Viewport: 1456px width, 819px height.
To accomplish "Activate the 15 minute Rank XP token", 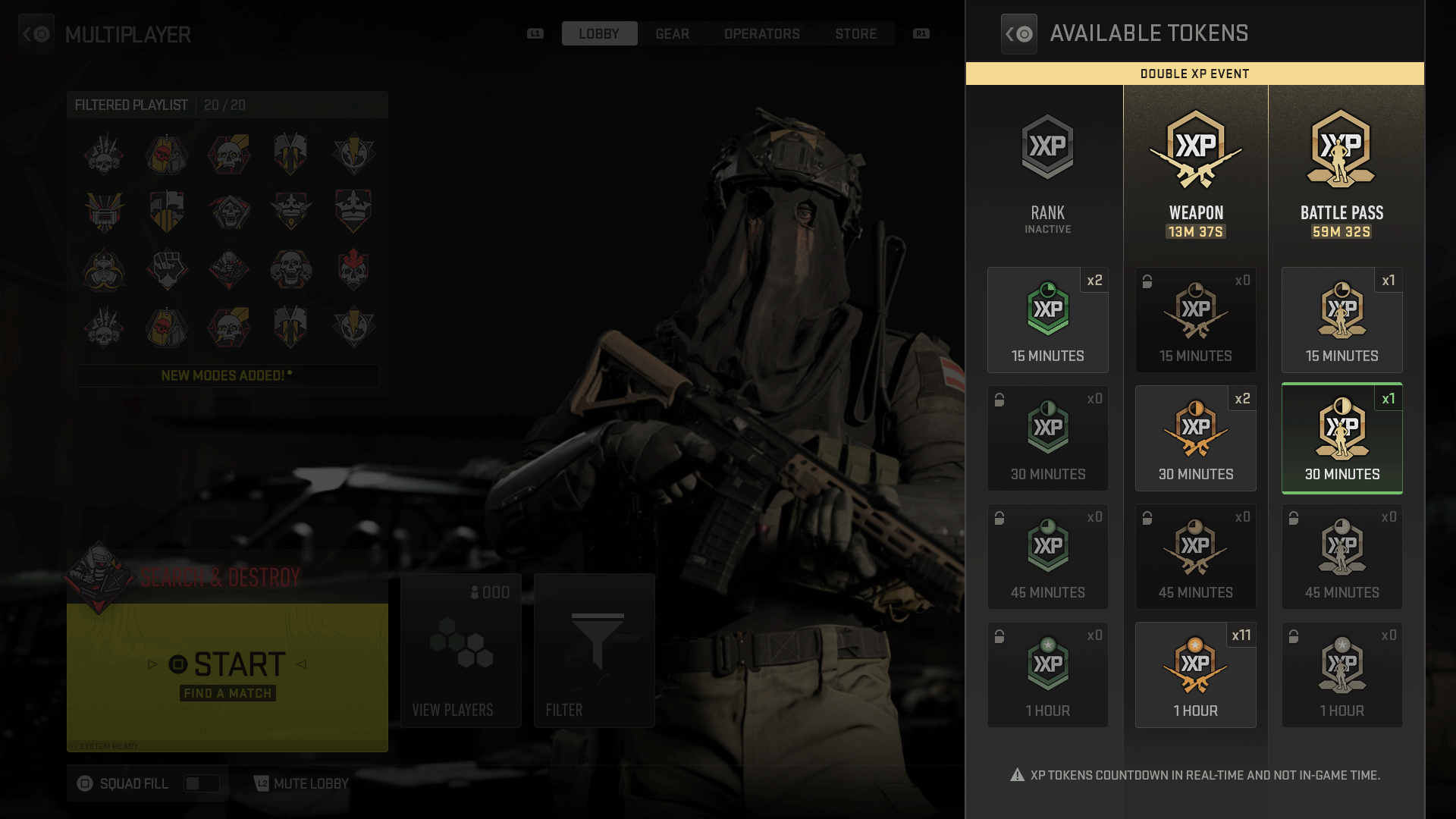I will tap(1047, 320).
